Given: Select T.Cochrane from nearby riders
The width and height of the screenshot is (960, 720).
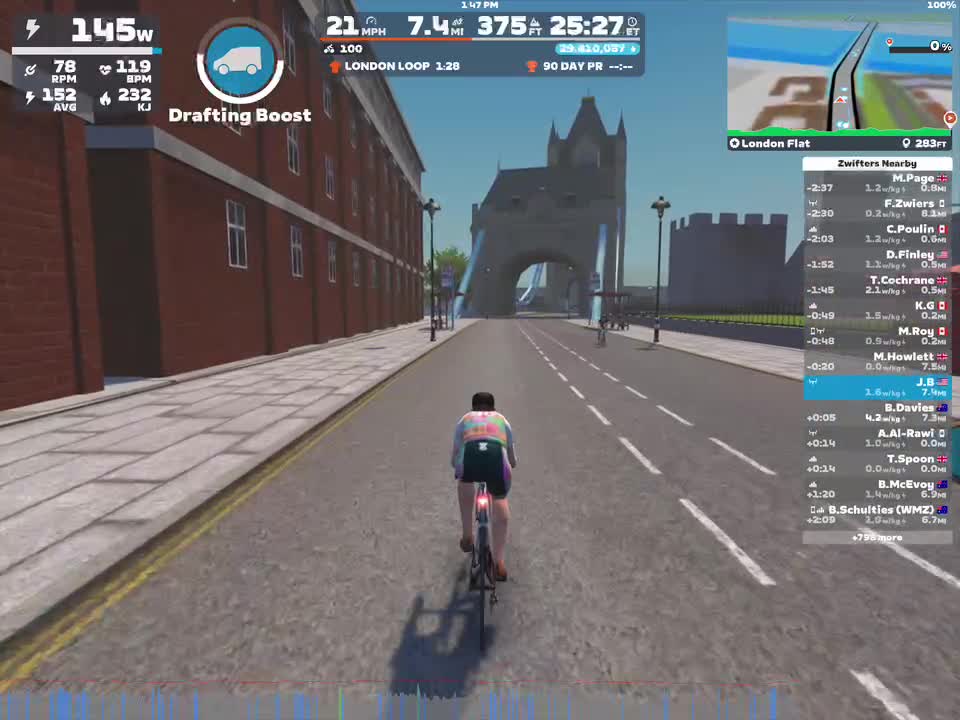Looking at the screenshot, I should (877, 285).
